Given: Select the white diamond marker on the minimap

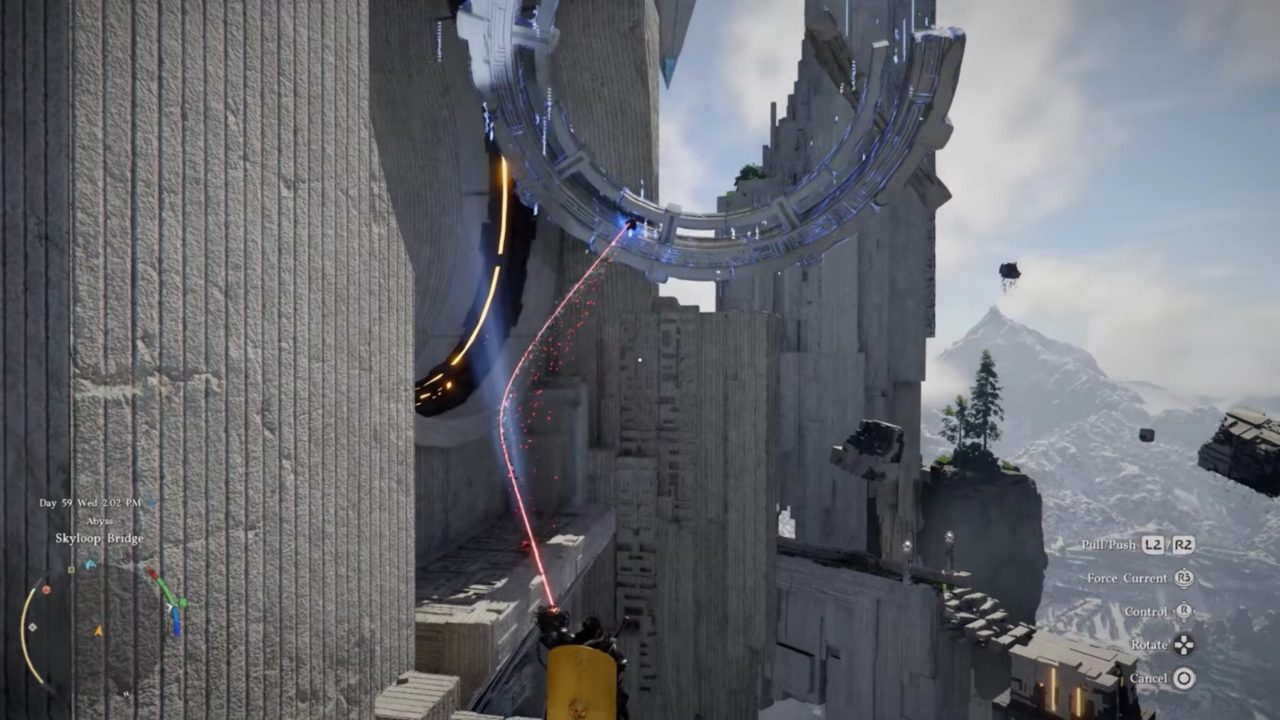Looking at the screenshot, I should click(33, 627).
